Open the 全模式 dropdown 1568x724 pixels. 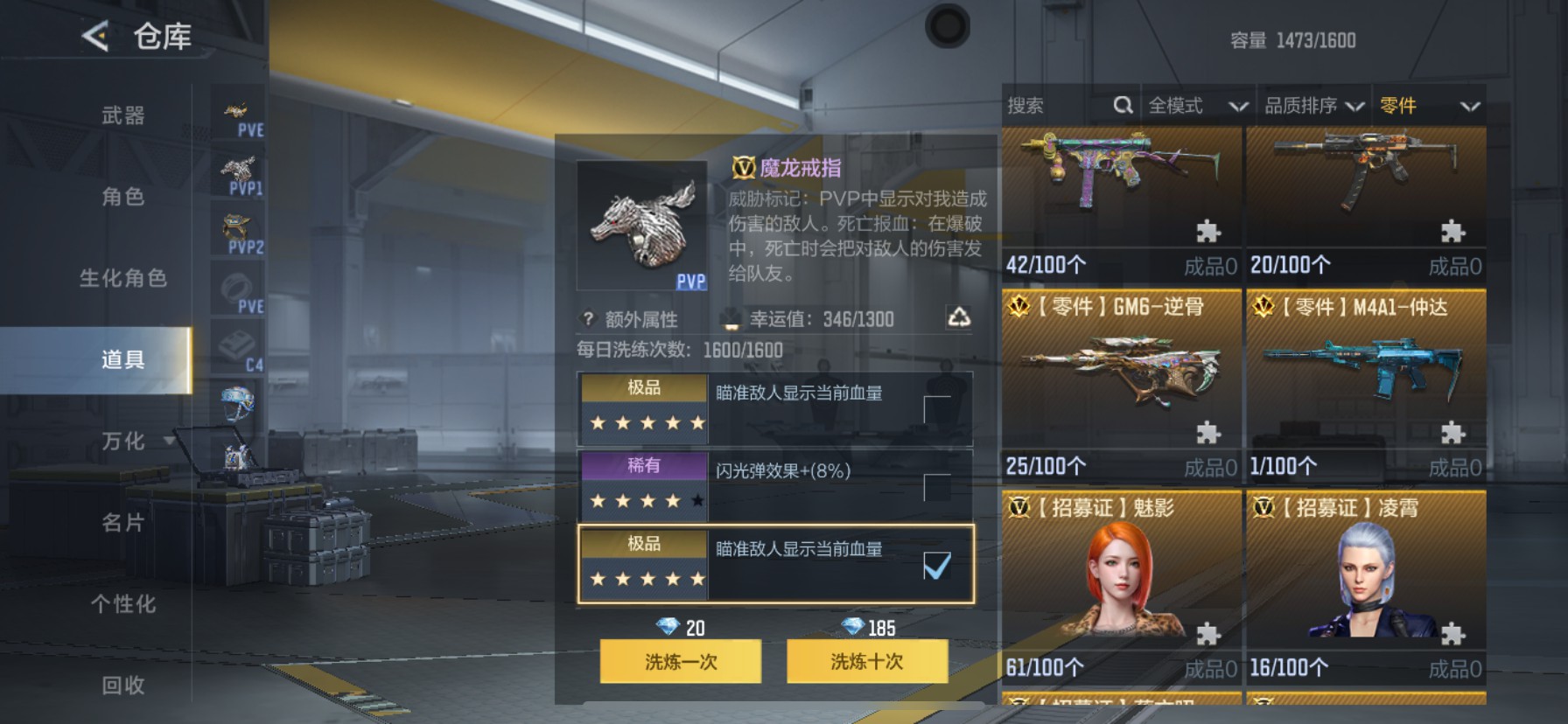(x=1199, y=105)
